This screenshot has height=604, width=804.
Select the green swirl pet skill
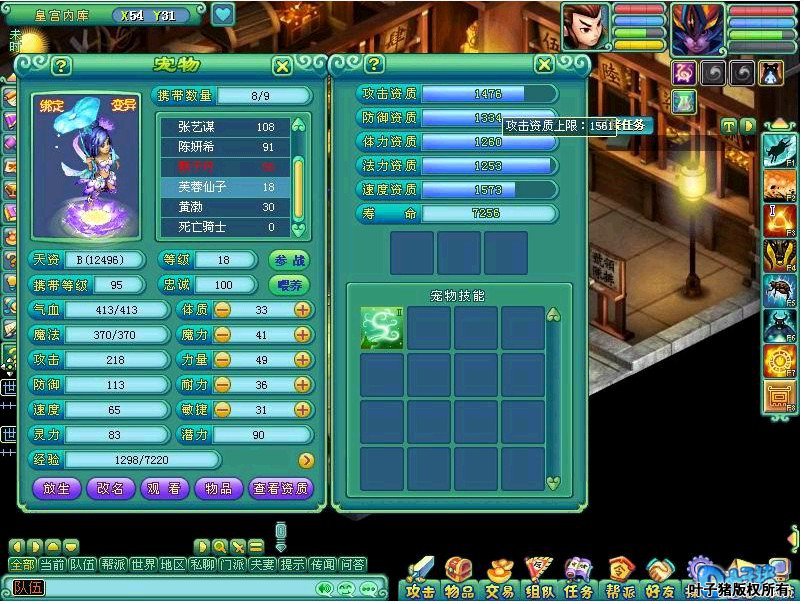tap(381, 328)
